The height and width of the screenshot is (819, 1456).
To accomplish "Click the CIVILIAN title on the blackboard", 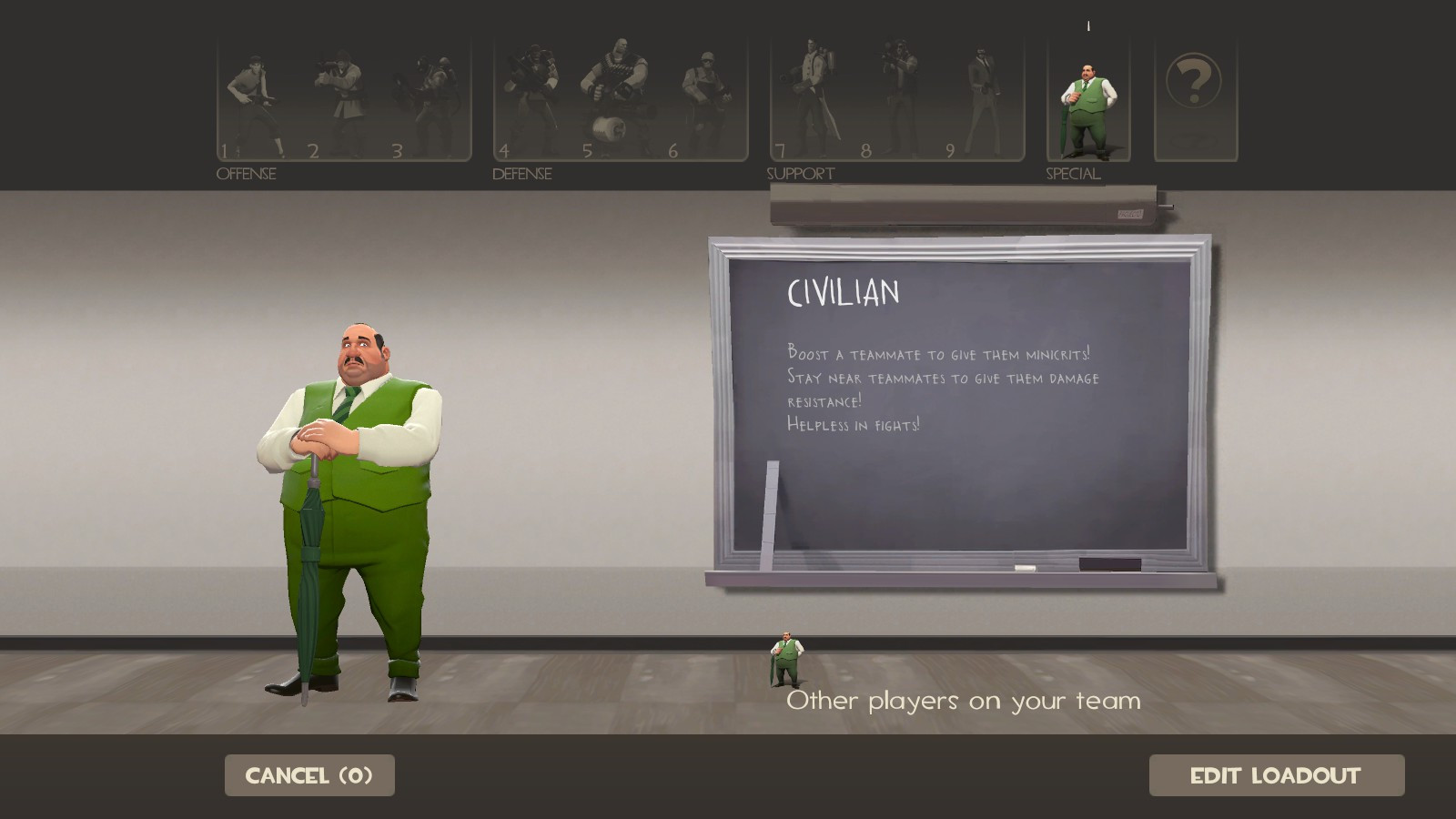I will [843, 294].
